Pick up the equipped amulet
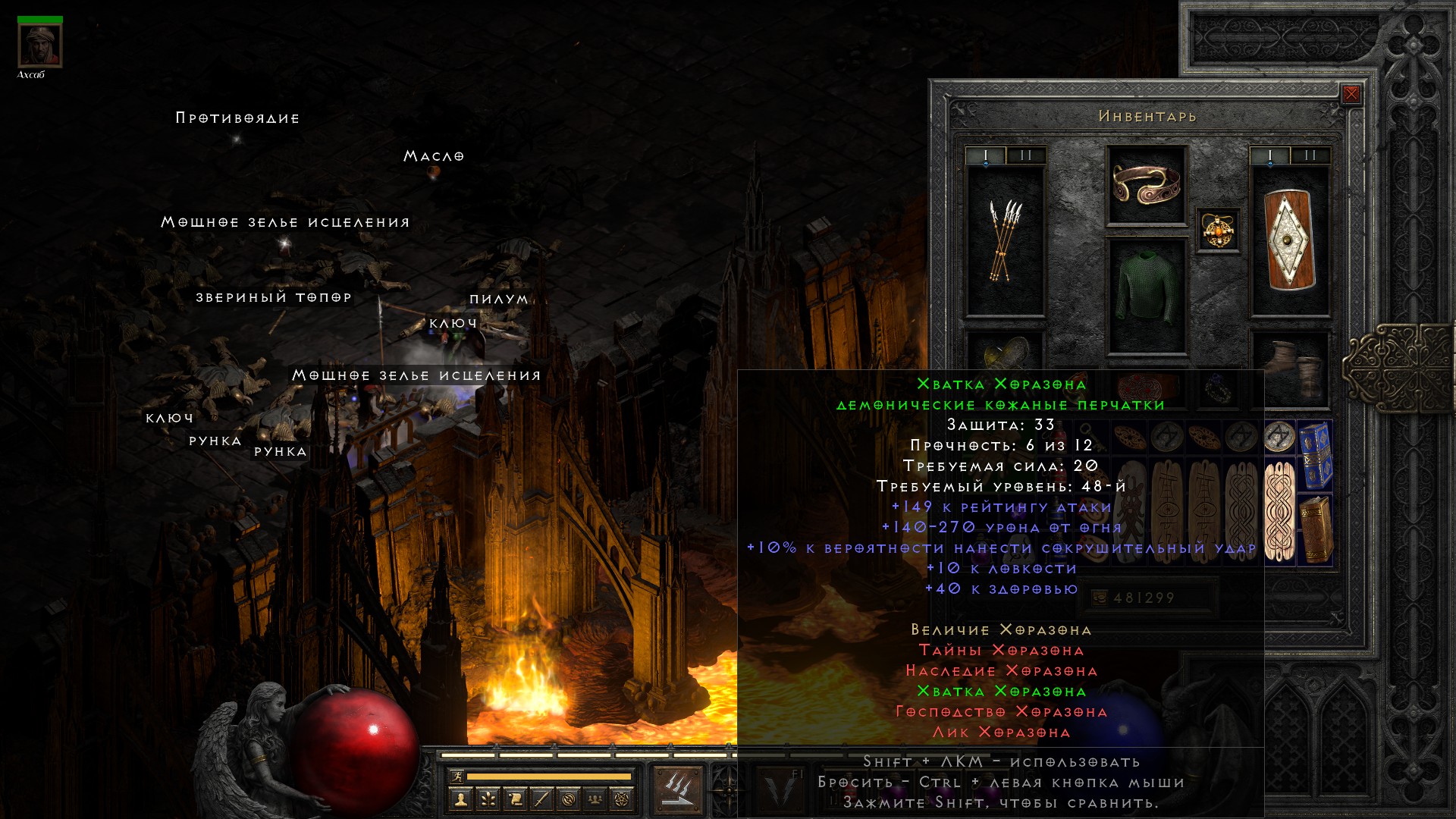This screenshot has width=1456, height=819. coord(1218,230)
